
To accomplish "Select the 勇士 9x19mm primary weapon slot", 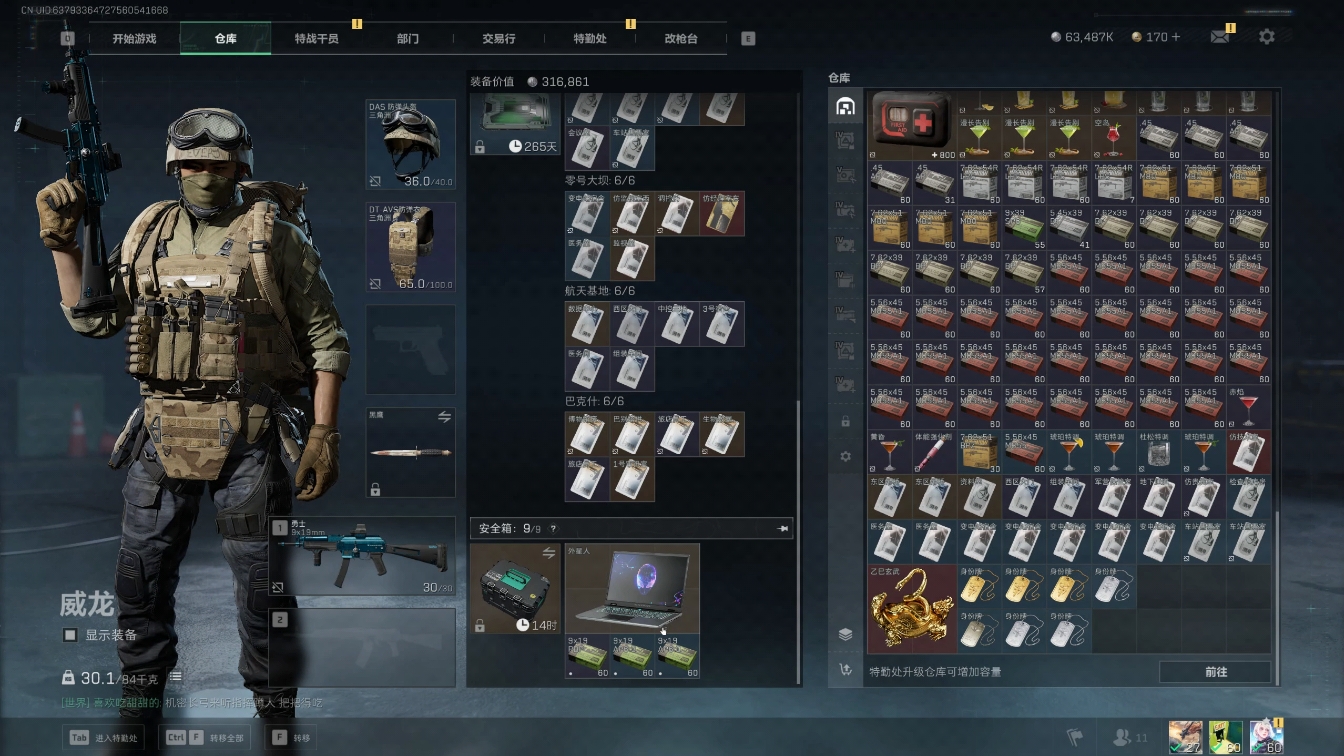I will (x=362, y=556).
